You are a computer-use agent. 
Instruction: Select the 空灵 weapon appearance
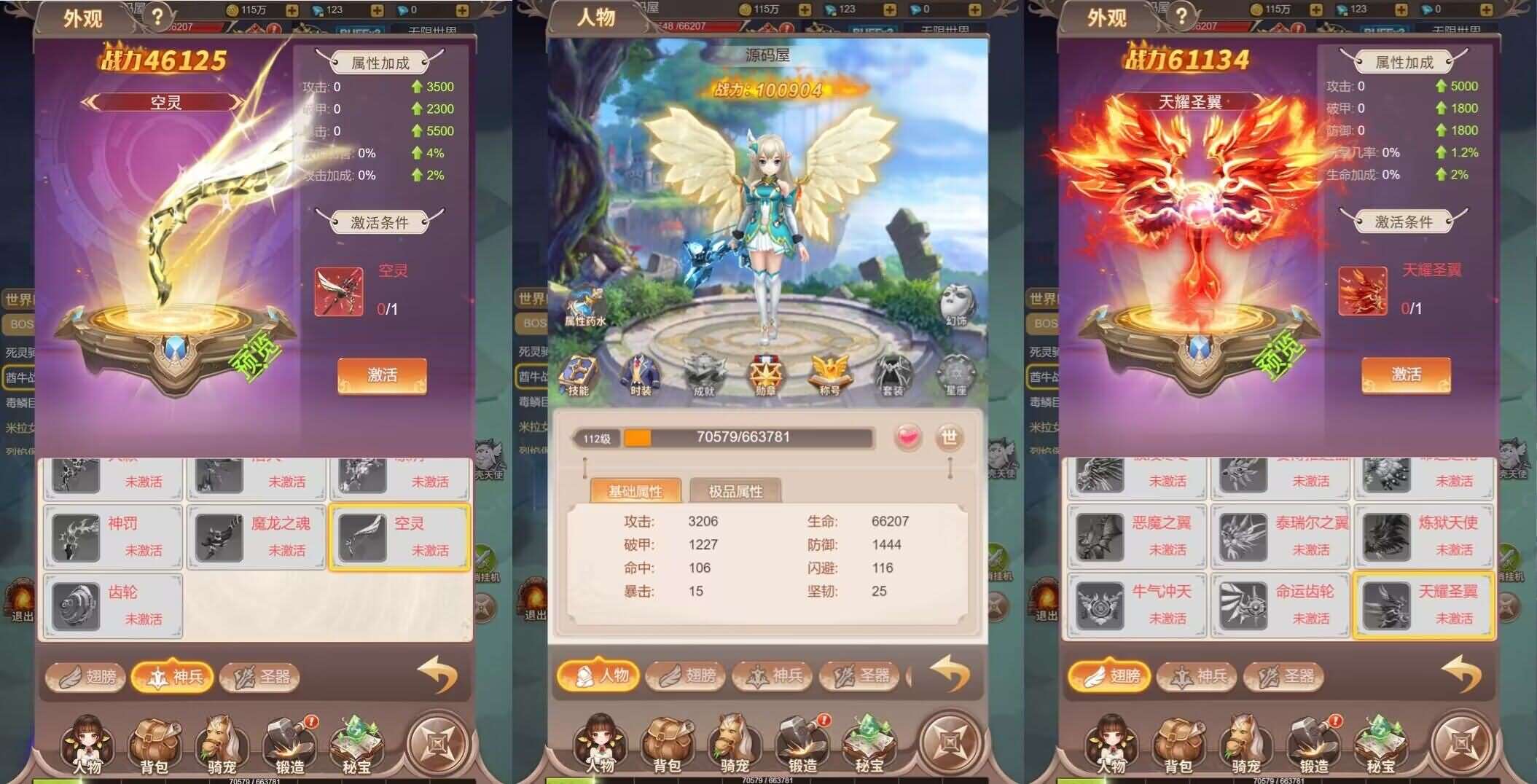399,538
